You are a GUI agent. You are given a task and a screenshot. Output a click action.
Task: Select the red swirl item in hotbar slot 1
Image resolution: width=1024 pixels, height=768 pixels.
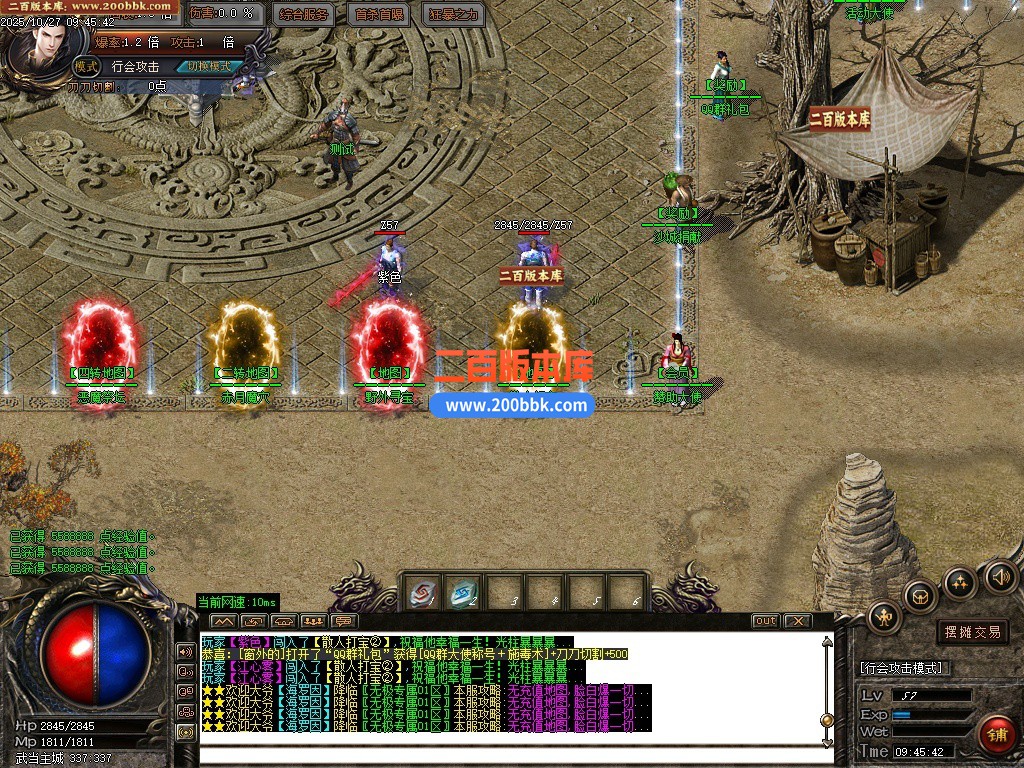pos(422,594)
